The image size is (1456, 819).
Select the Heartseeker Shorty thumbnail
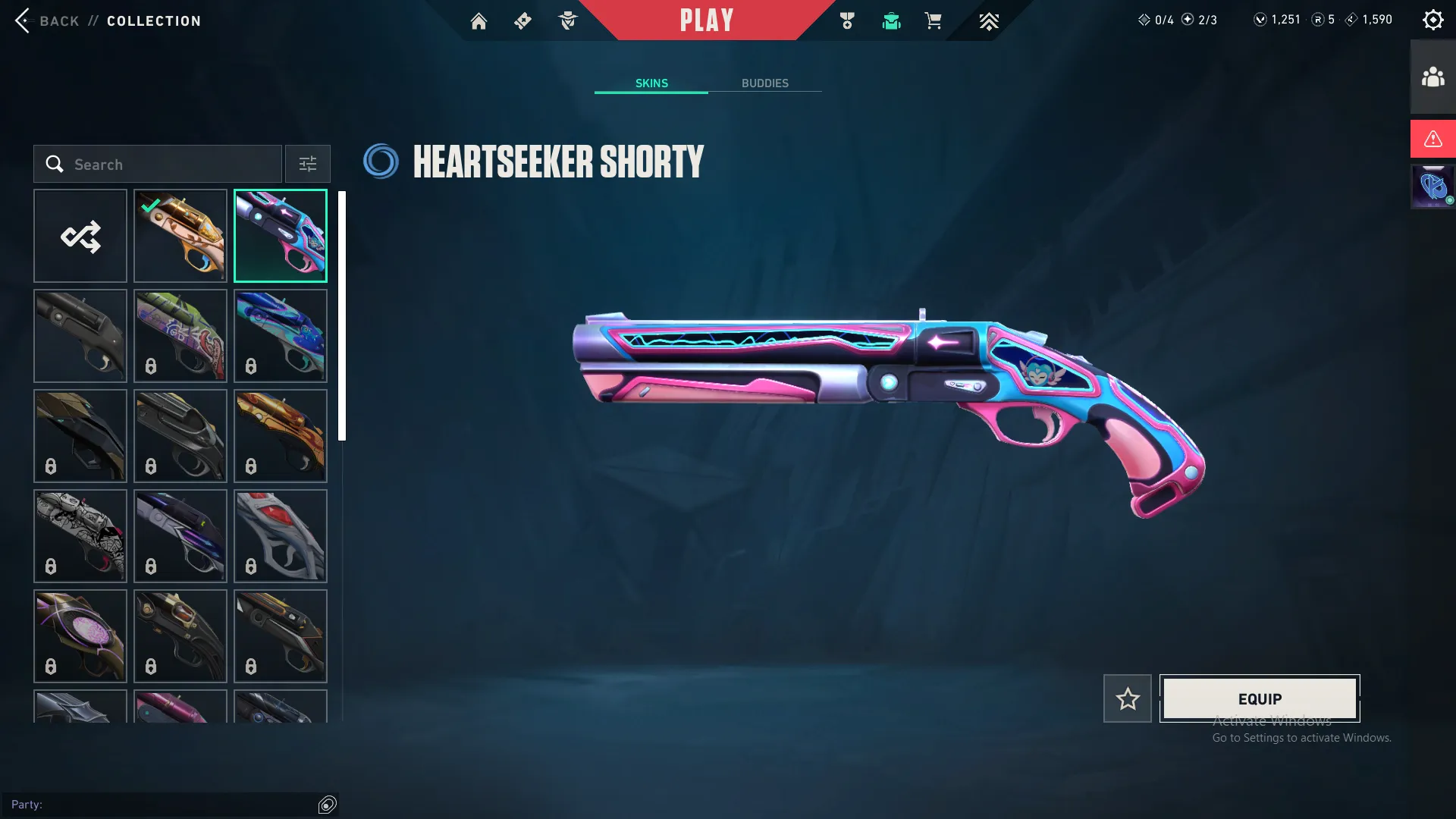[x=280, y=236]
